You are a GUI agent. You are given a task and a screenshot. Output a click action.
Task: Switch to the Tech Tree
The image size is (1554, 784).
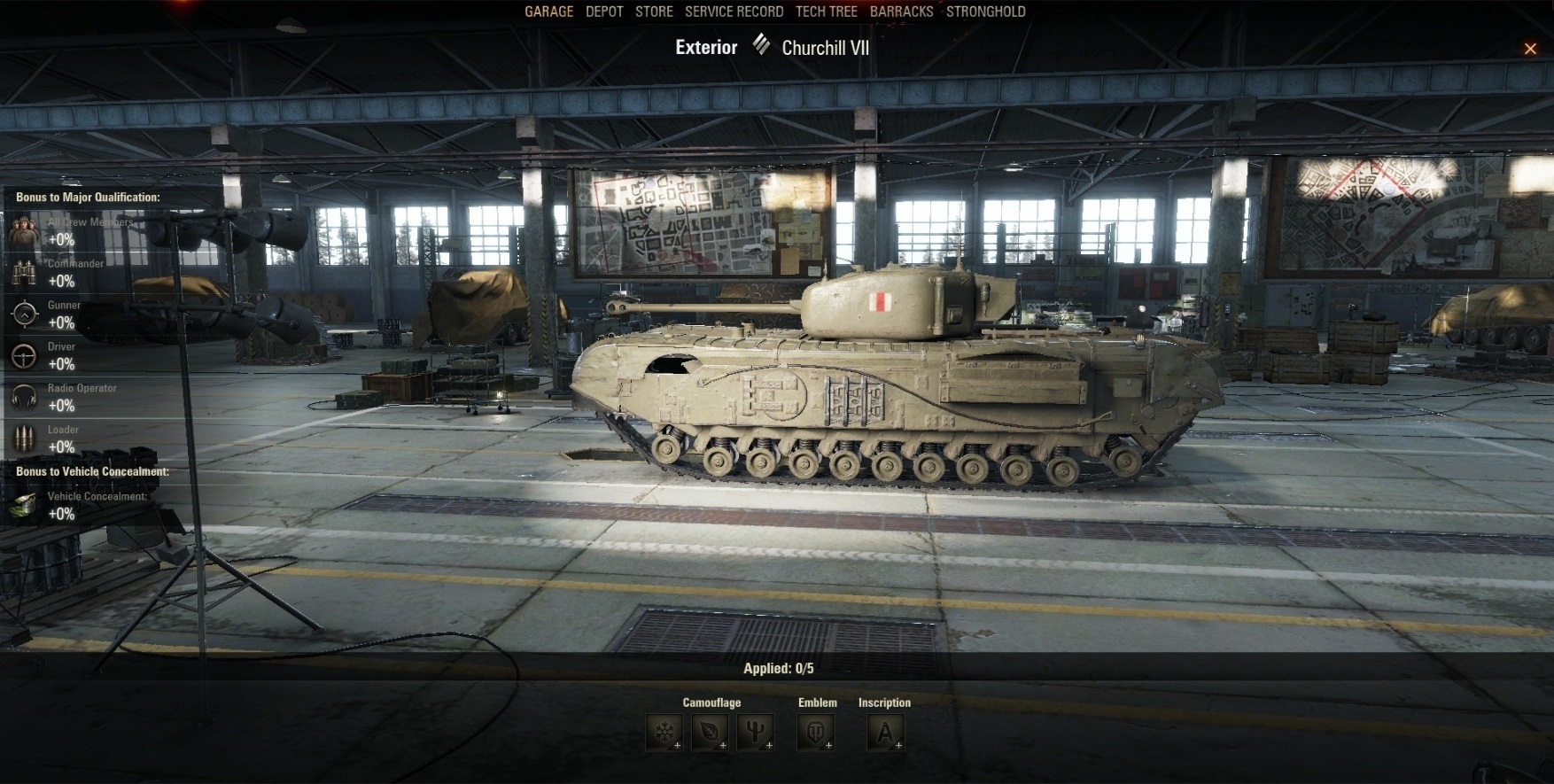[x=826, y=12]
